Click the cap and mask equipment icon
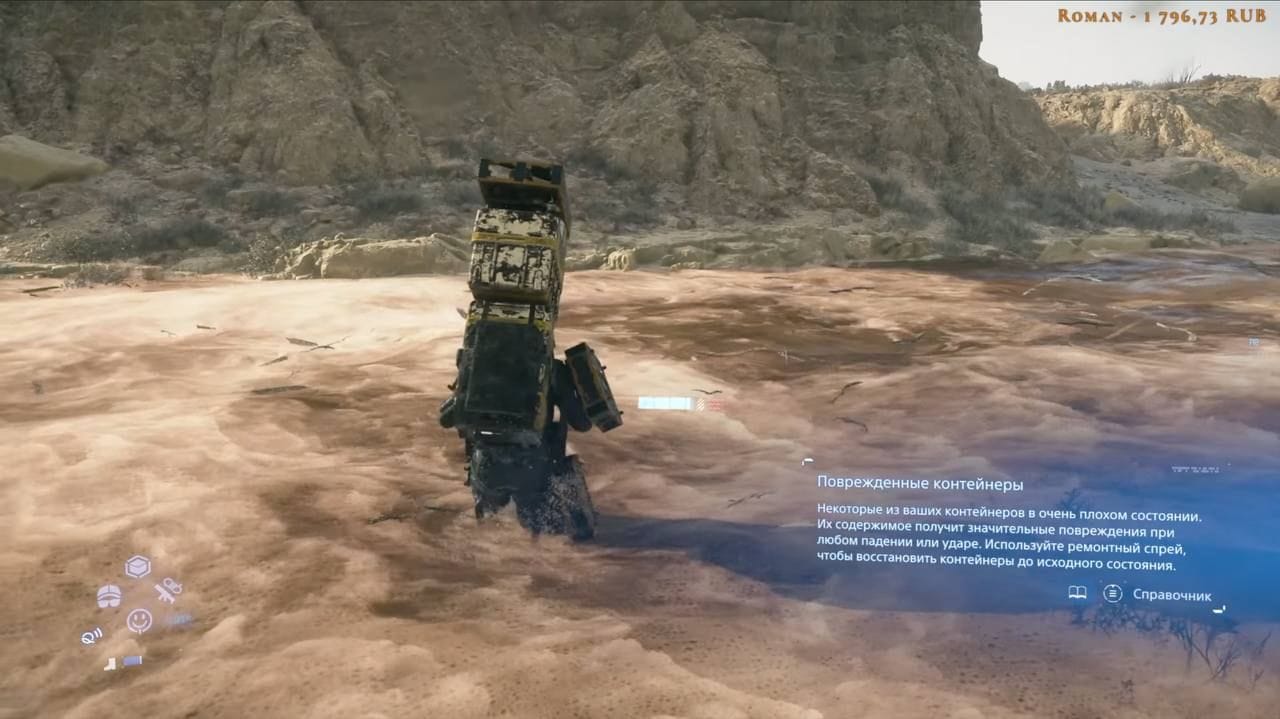The width and height of the screenshot is (1280, 719). coord(109,596)
